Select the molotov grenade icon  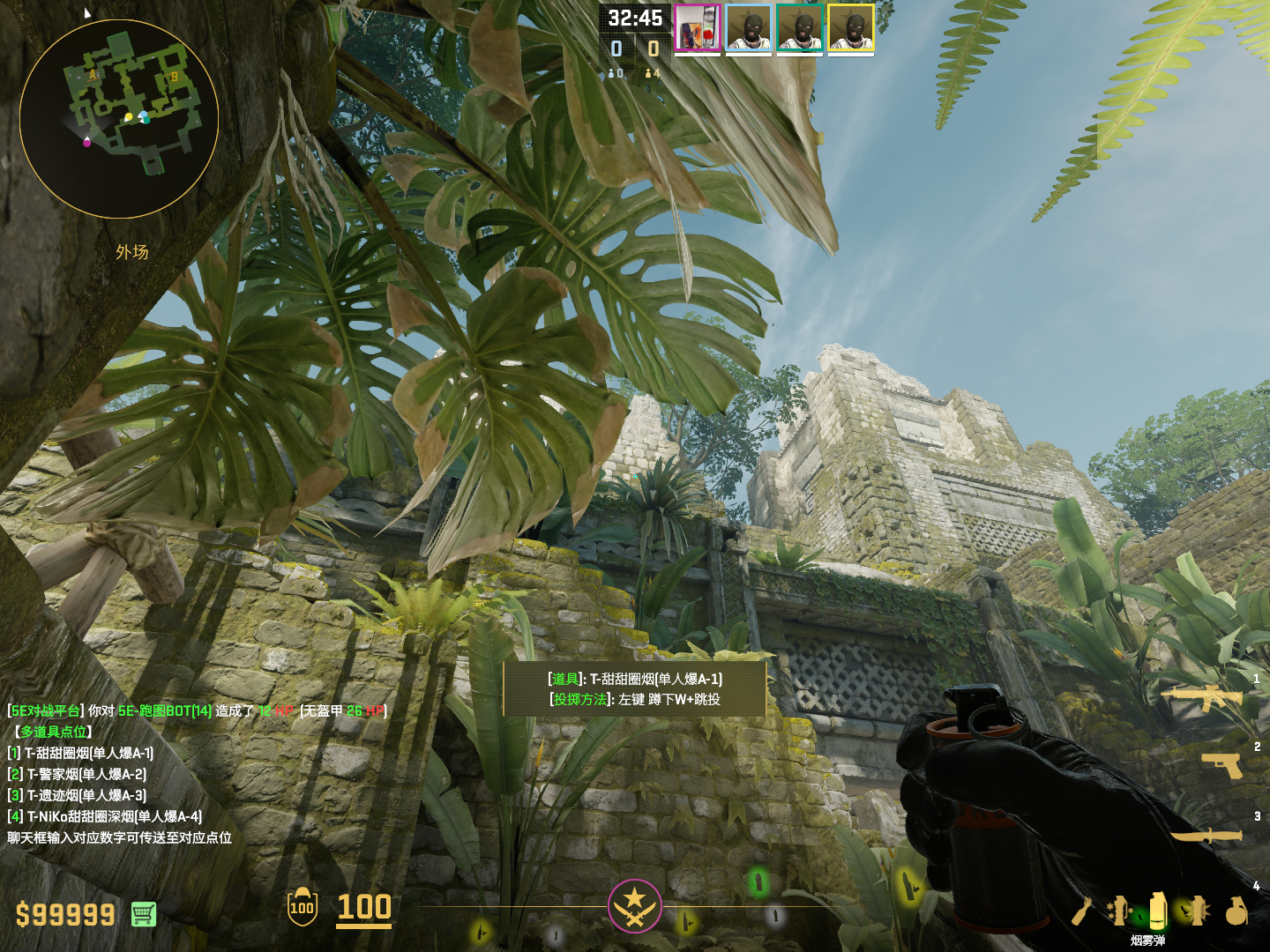pyautogui.click(x=1083, y=911)
